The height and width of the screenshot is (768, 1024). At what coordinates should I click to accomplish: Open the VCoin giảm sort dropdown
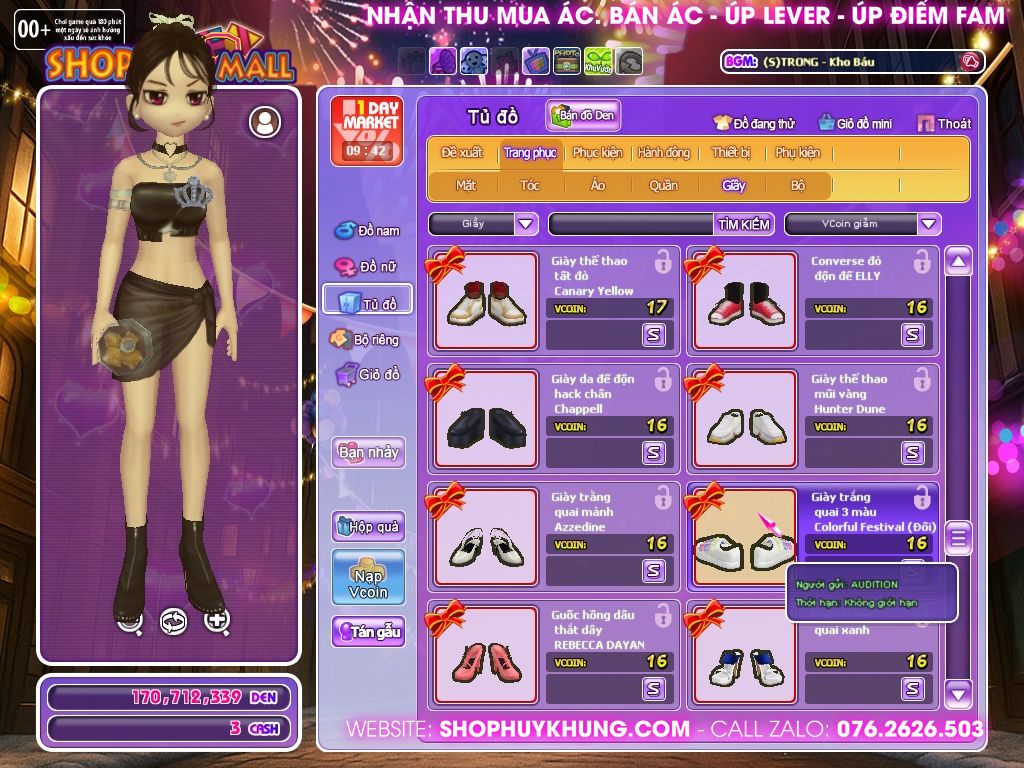point(929,224)
